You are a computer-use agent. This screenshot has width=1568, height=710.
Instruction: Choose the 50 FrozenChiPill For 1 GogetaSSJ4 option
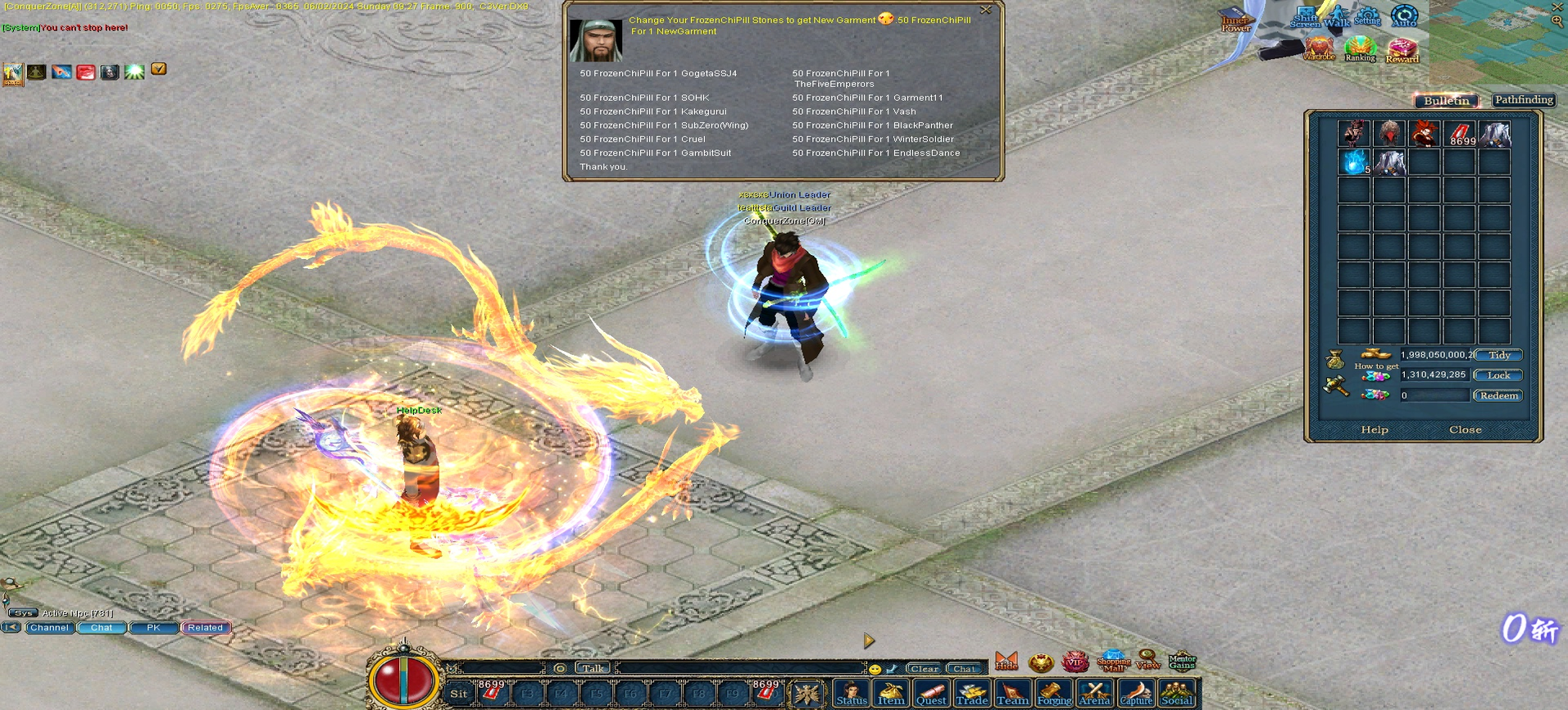(658, 74)
